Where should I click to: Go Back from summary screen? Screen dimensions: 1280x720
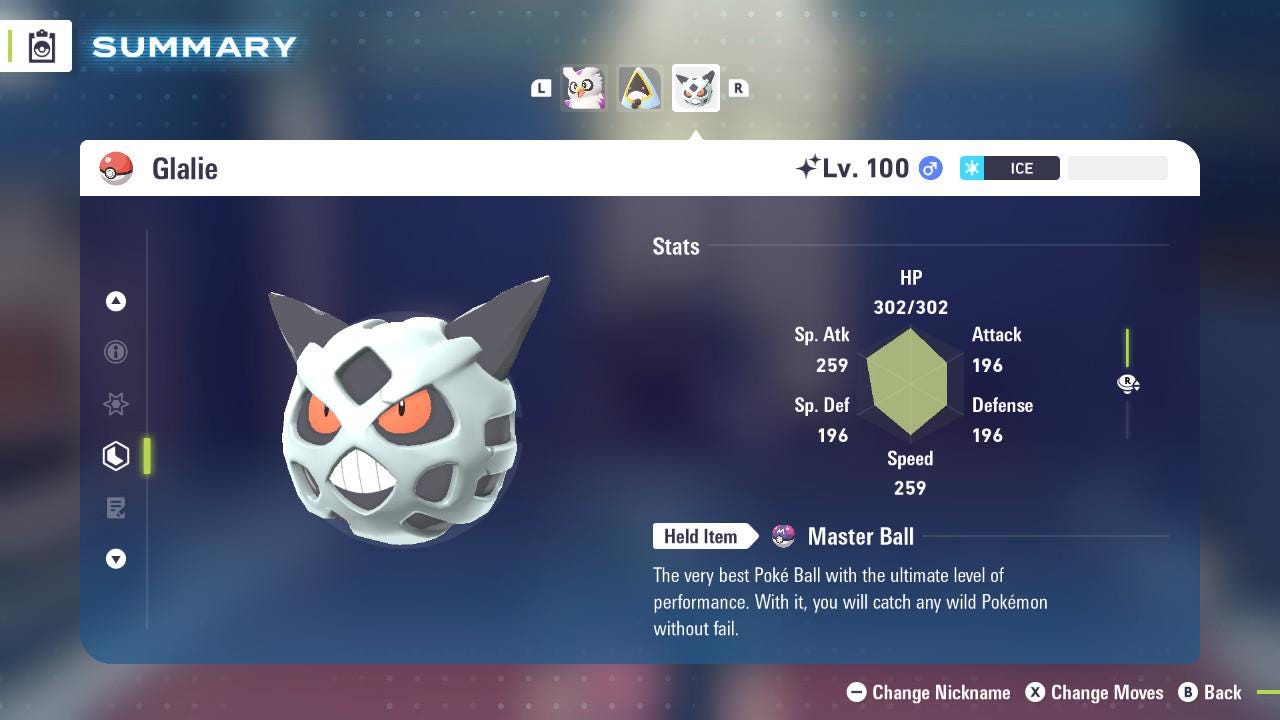(x=1210, y=692)
